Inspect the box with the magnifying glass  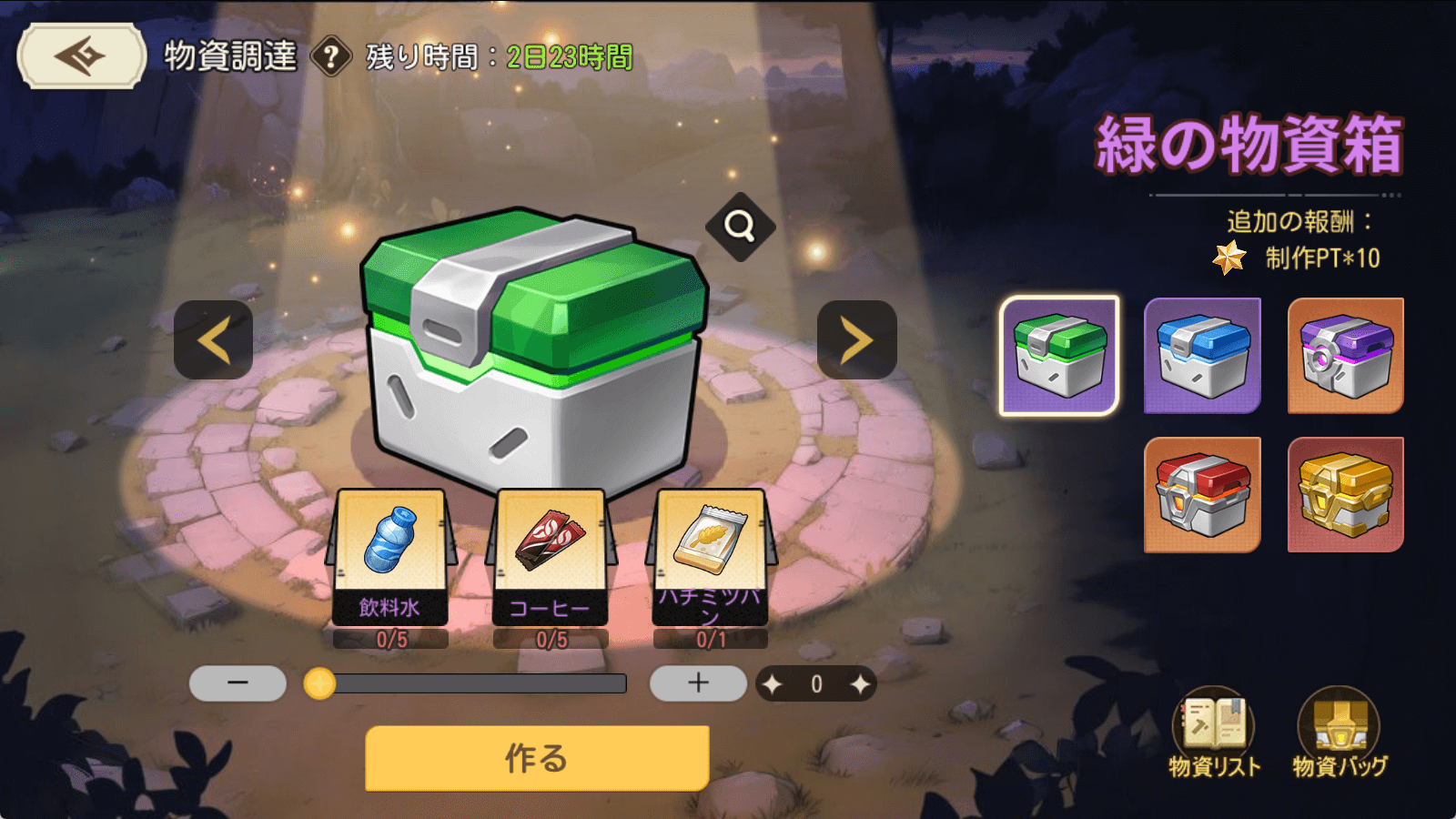740,226
